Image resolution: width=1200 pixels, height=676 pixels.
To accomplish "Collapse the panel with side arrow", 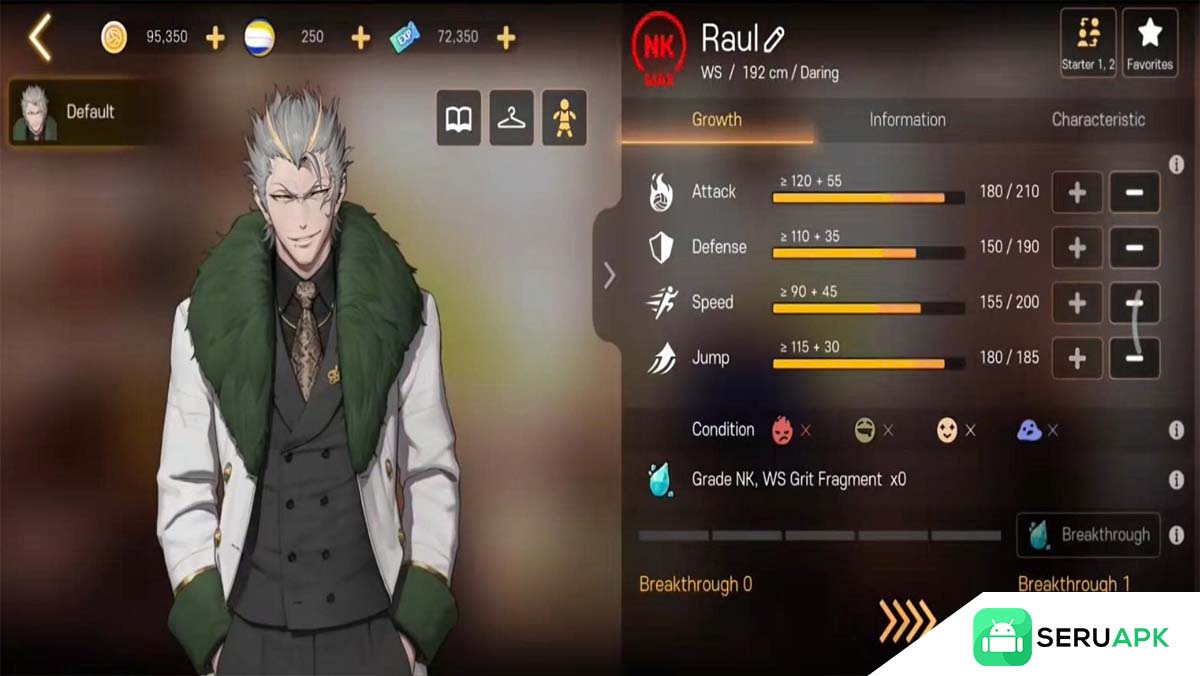I will (x=609, y=276).
